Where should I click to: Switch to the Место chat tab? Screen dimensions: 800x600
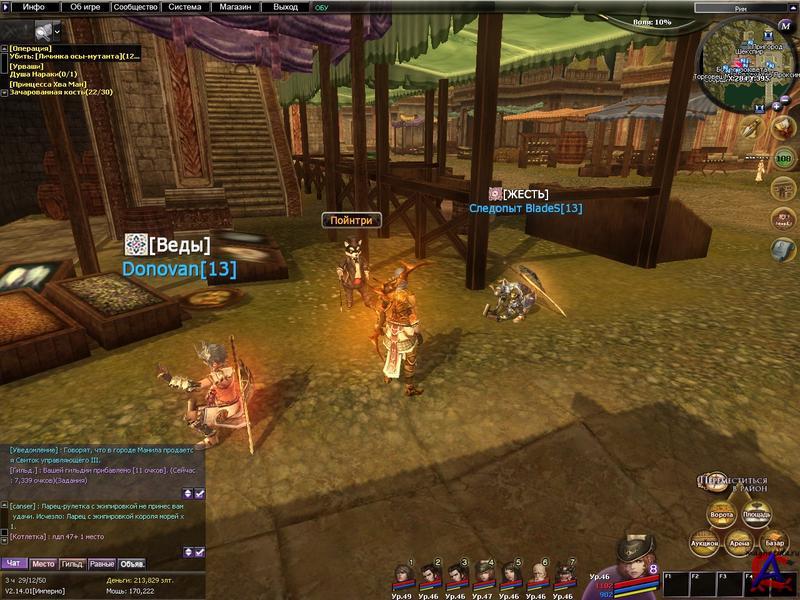(x=43, y=564)
